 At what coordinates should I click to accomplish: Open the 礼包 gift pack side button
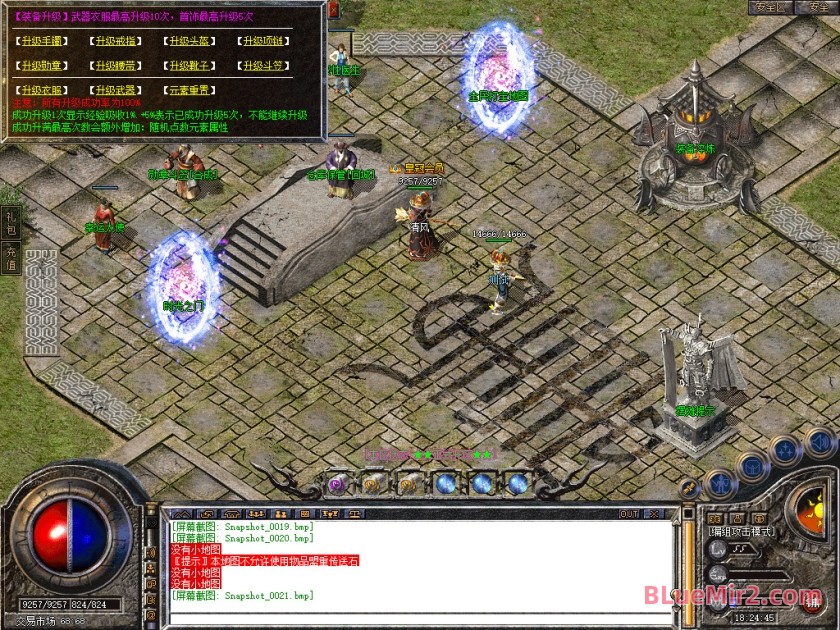pyautogui.click(x=11, y=222)
